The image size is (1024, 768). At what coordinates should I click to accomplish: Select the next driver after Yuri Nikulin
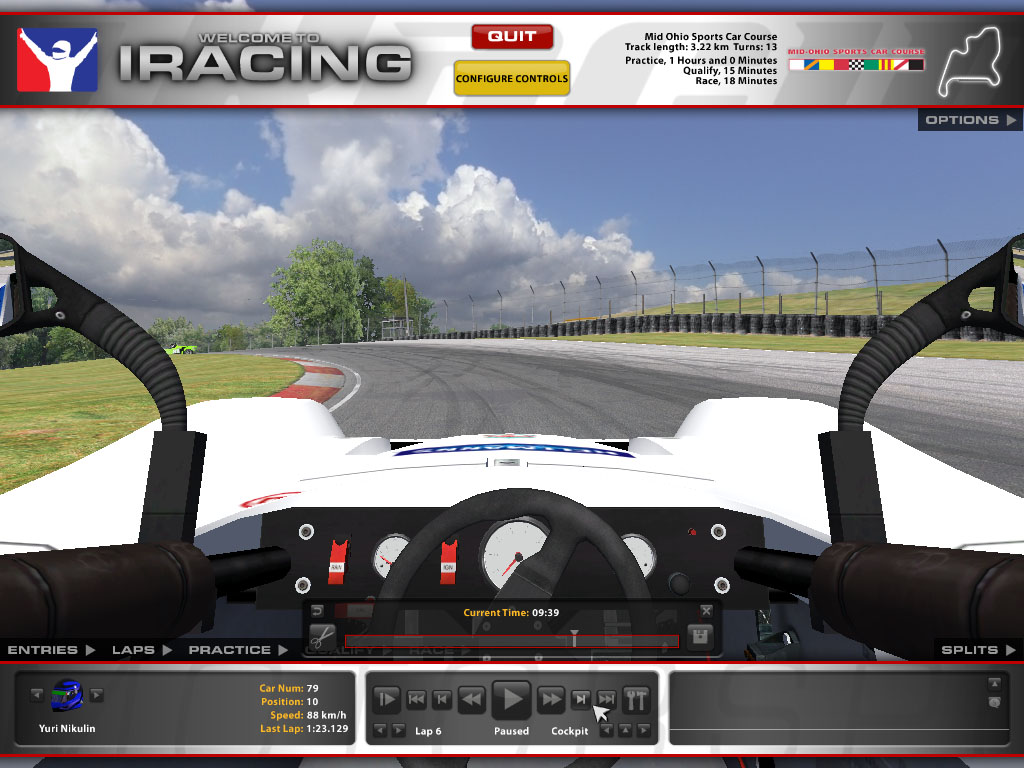click(97, 695)
